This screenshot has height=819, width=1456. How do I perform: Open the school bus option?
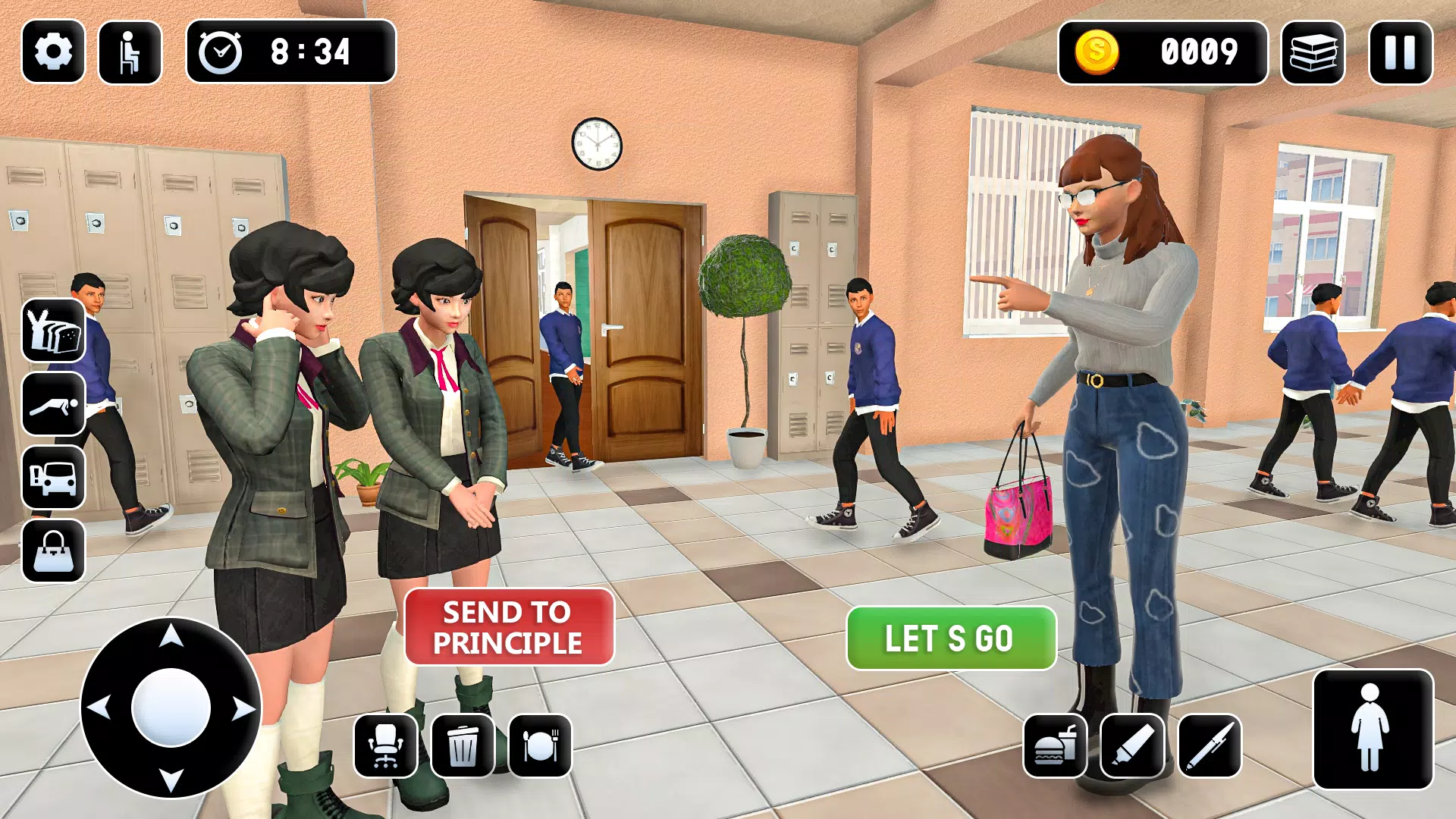click(x=52, y=479)
